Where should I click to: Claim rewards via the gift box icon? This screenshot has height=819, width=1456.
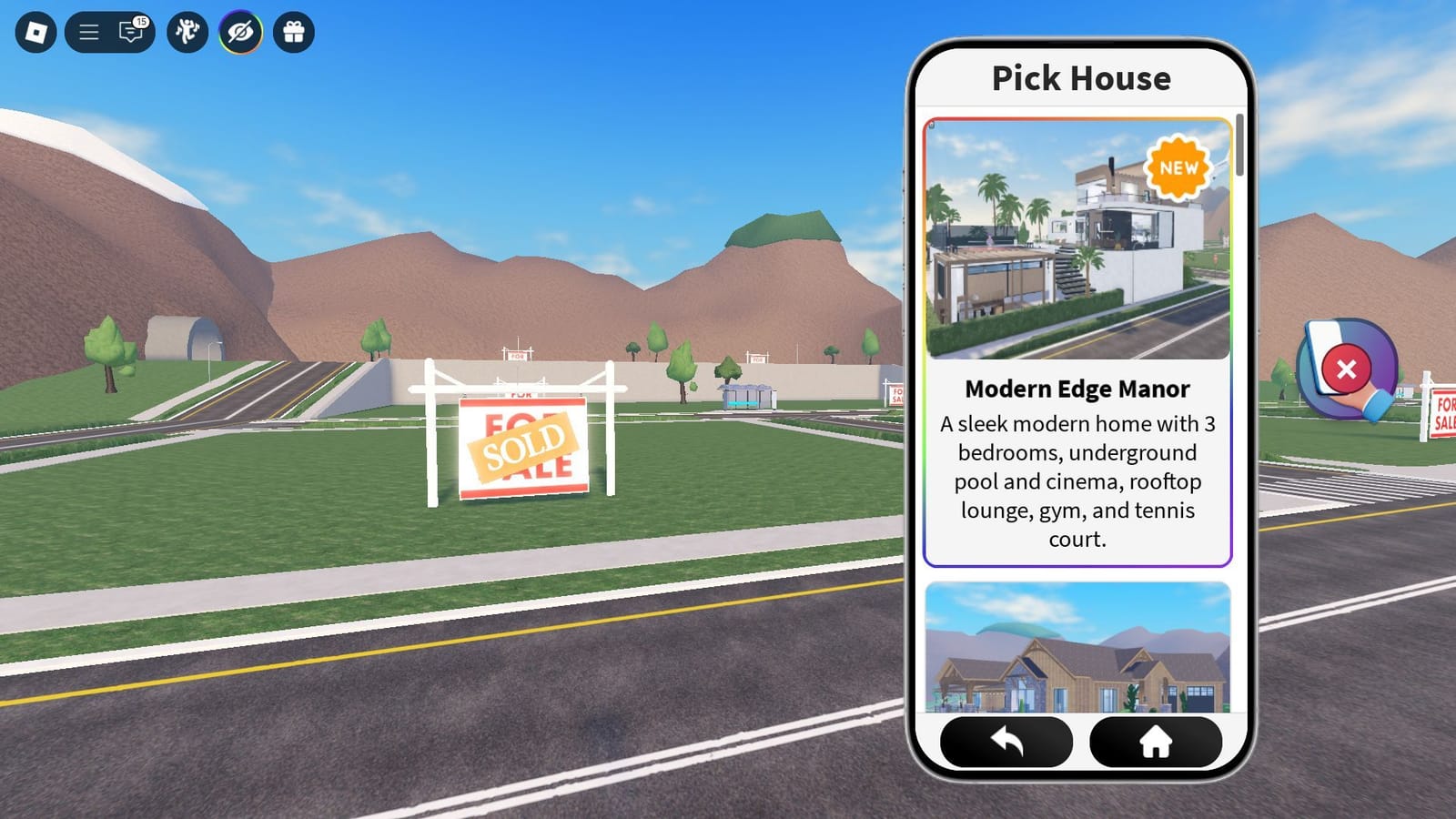point(293,33)
